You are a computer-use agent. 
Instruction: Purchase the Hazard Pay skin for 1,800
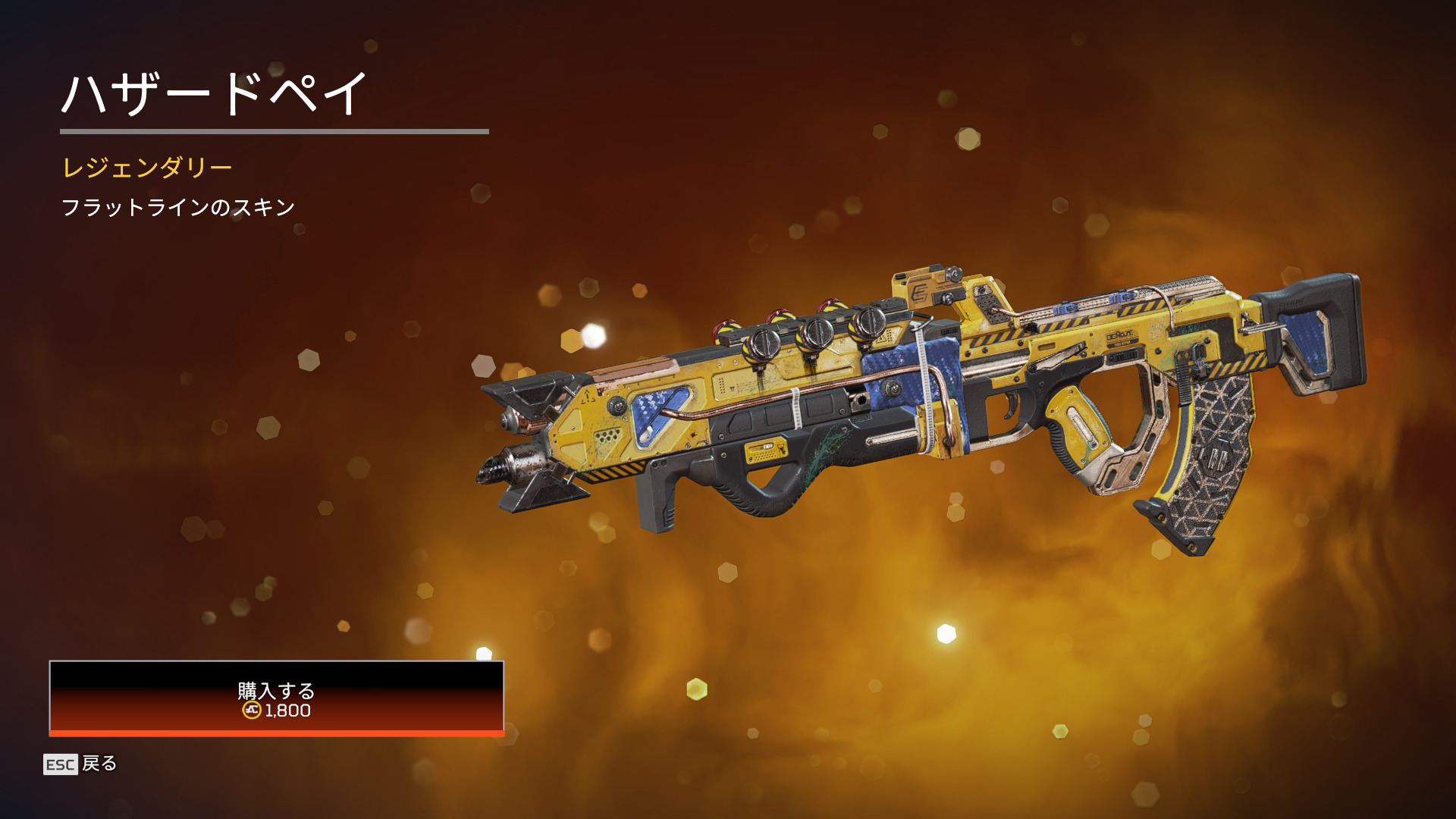[x=276, y=698]
